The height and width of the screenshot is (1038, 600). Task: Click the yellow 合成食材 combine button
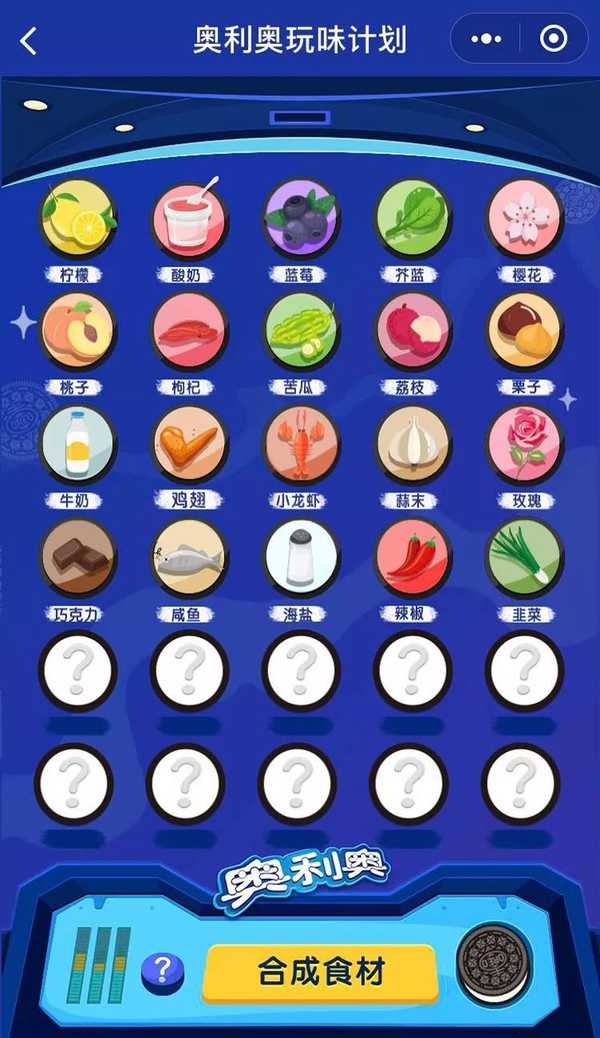pyautogui.click(x=320, y=972)
